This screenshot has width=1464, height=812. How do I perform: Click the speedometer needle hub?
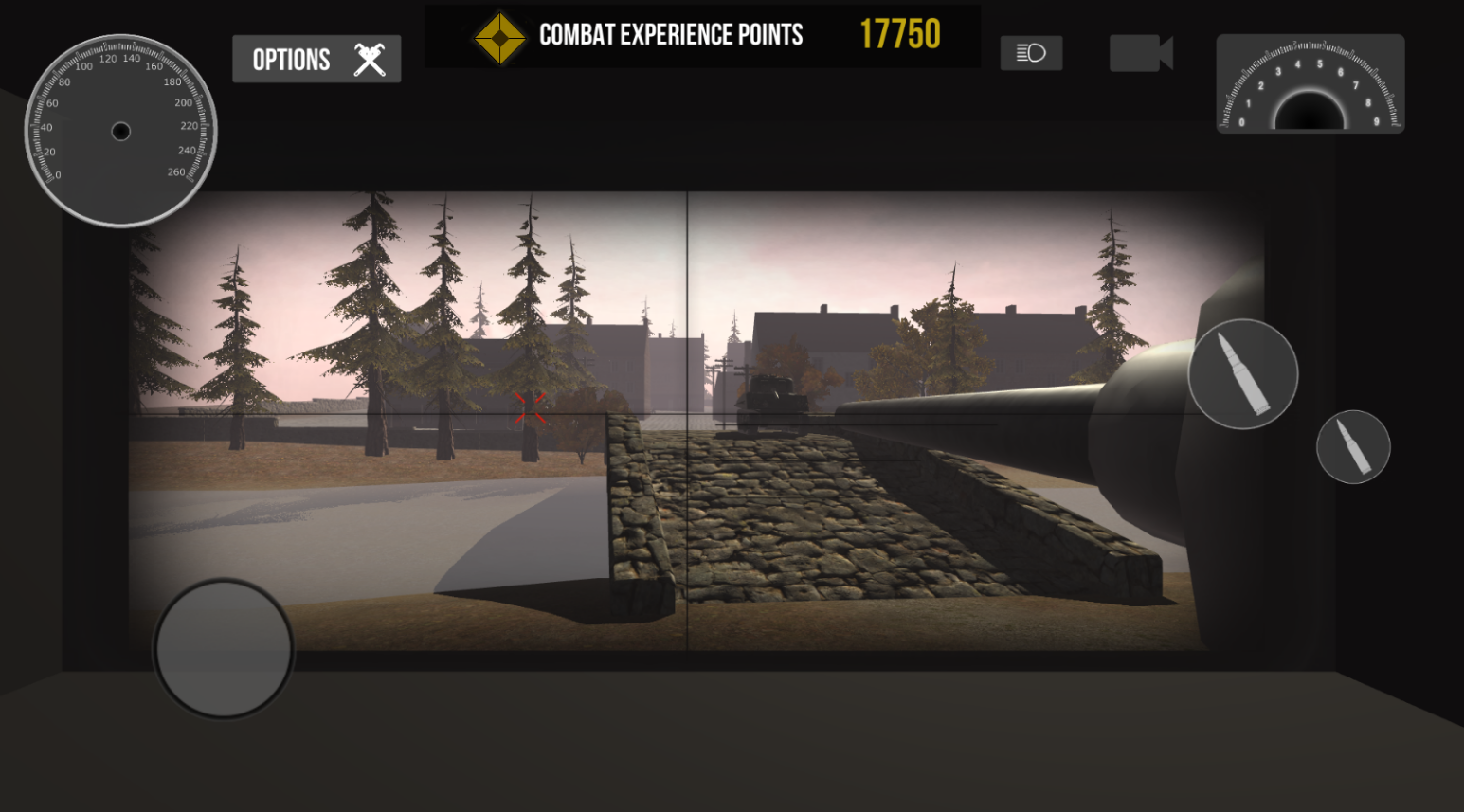pyautogui.click(x=119, y=132)
